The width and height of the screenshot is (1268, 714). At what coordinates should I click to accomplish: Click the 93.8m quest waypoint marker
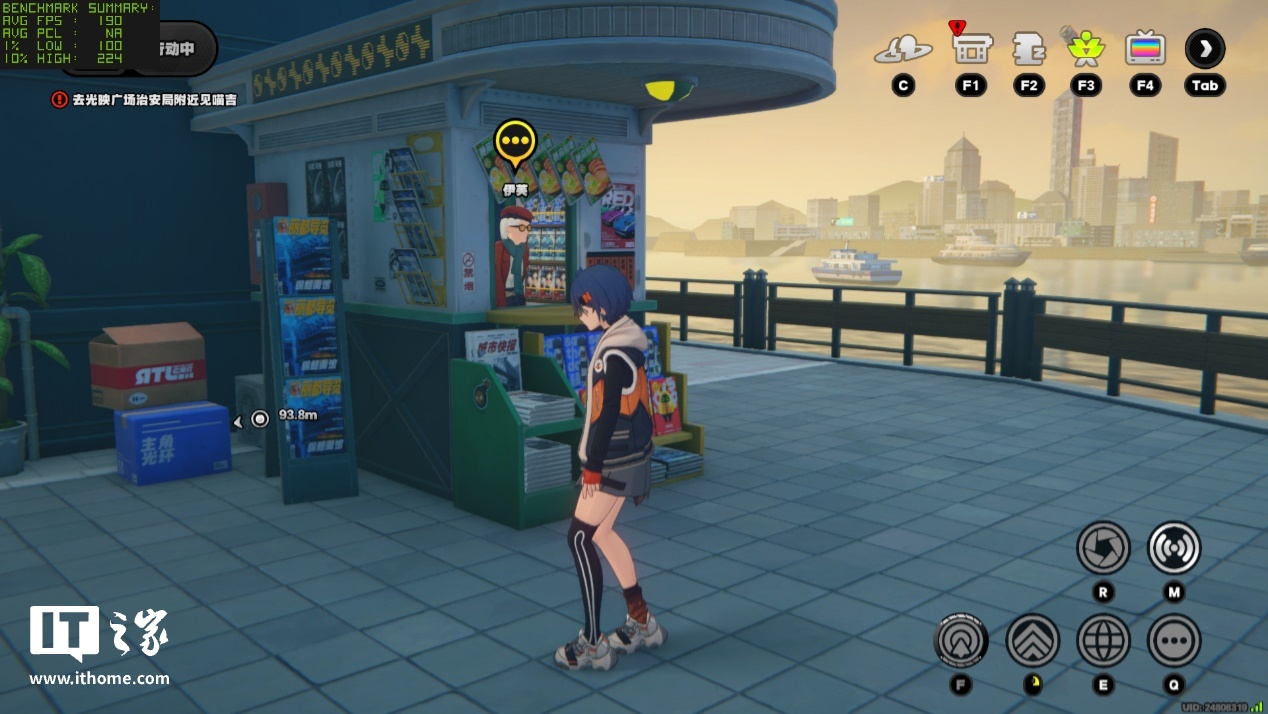(260, 418)
